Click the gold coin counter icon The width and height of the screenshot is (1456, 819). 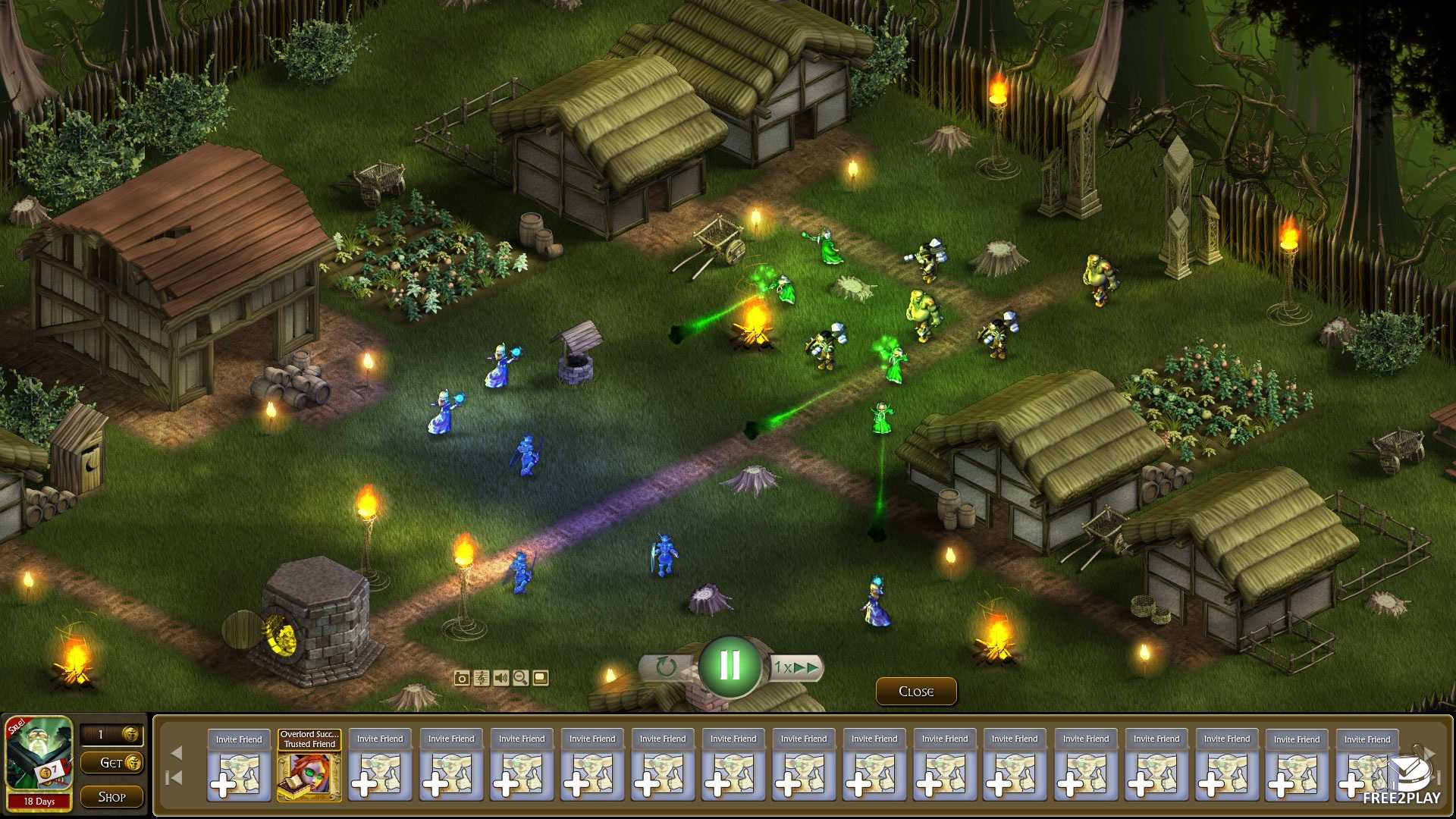coord(130,734)
